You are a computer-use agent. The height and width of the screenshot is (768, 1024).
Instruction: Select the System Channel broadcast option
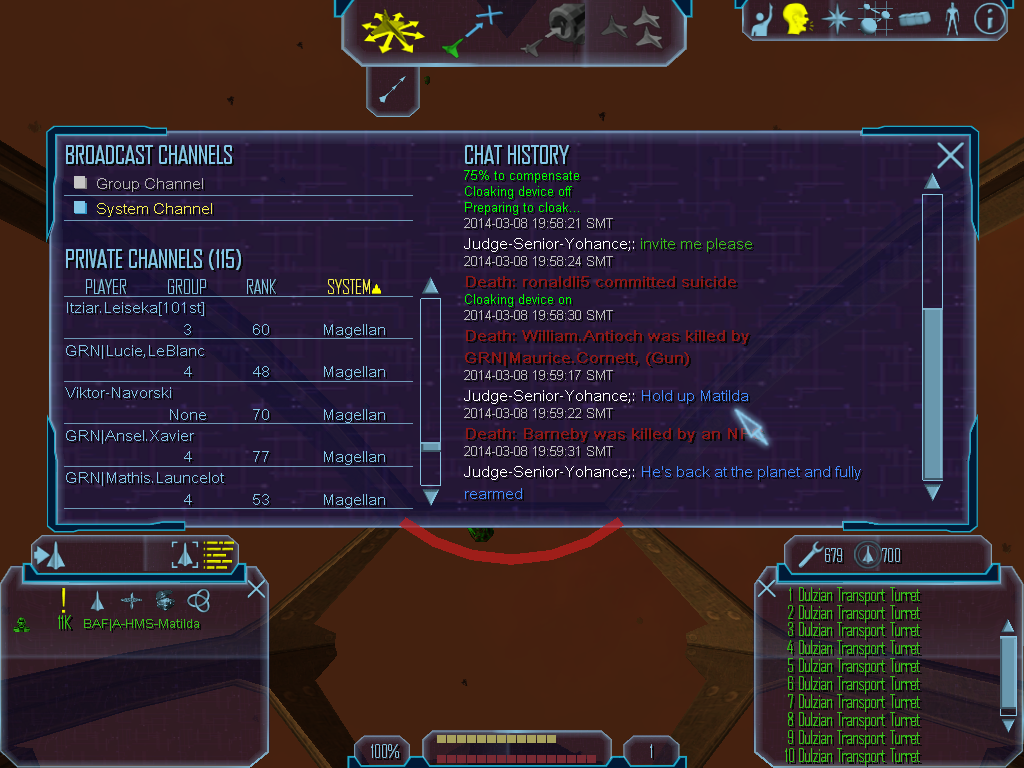click(153, 209)
